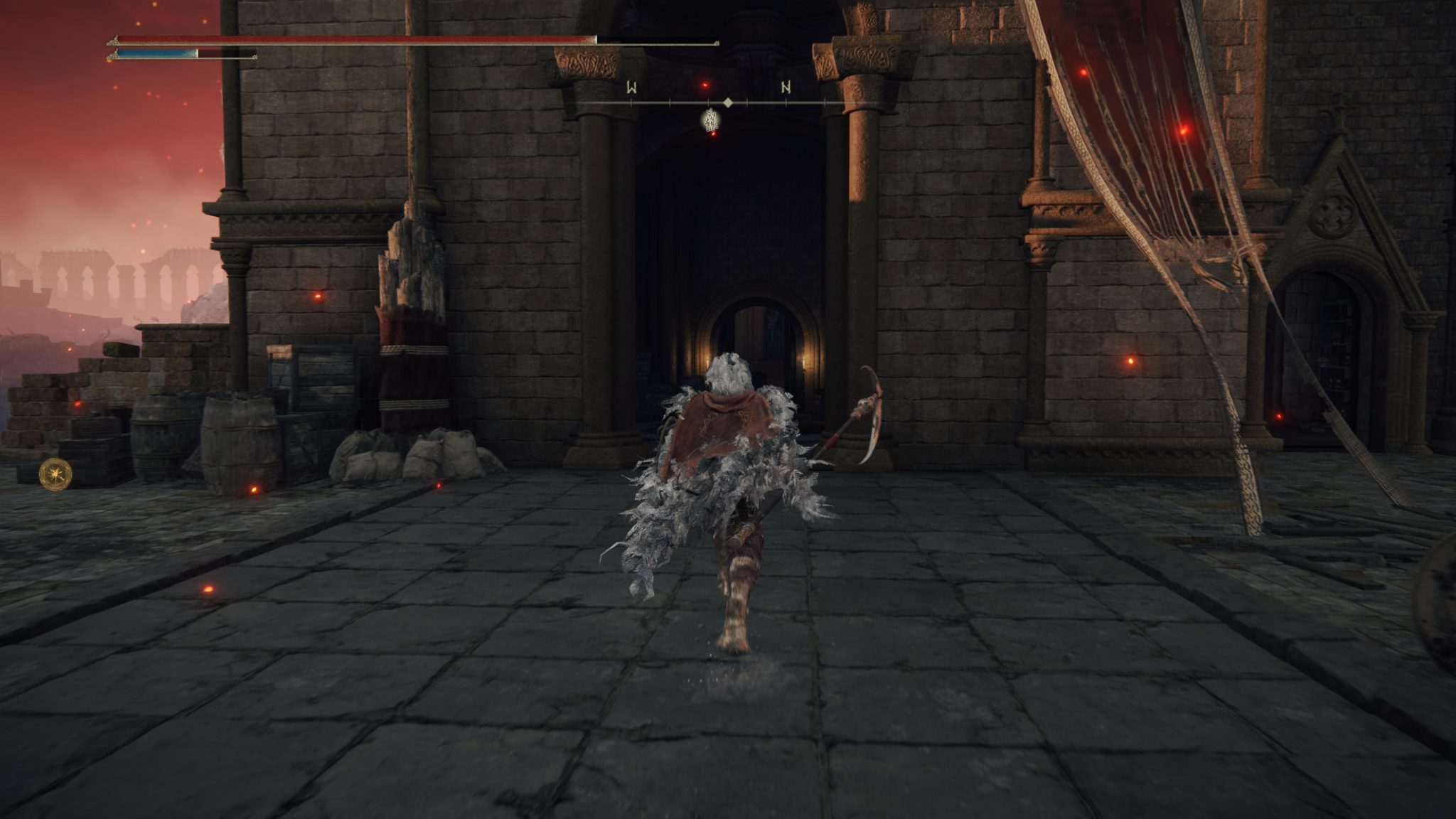Click the grace site icon on the compass
The height and width of the screenshot is (819, 1456).
click(711, 121)
